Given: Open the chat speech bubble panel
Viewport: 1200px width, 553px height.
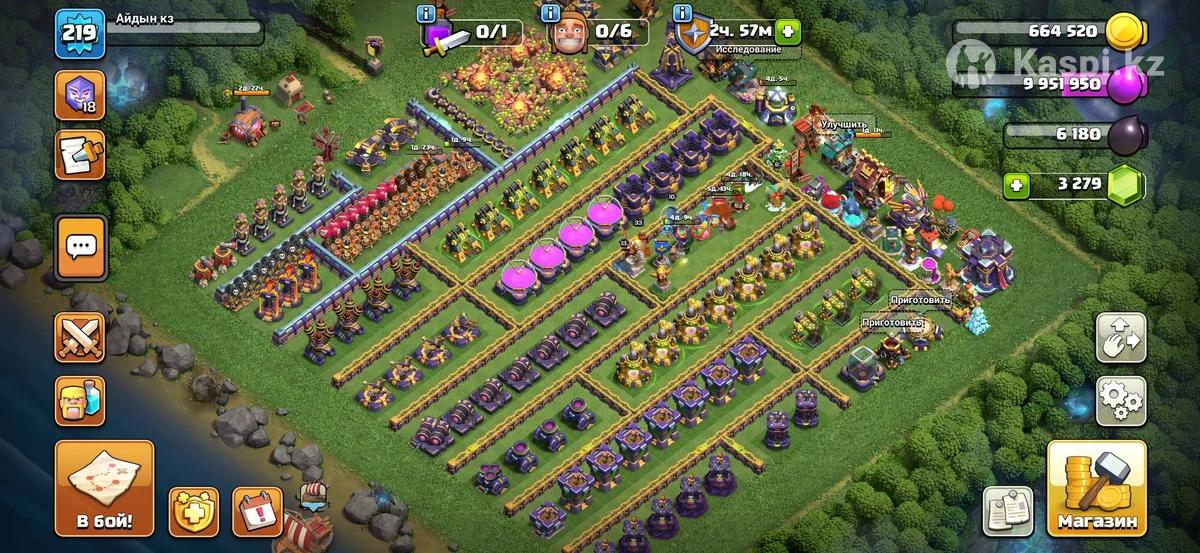Looking at the screenshot, I should (79, 245).
